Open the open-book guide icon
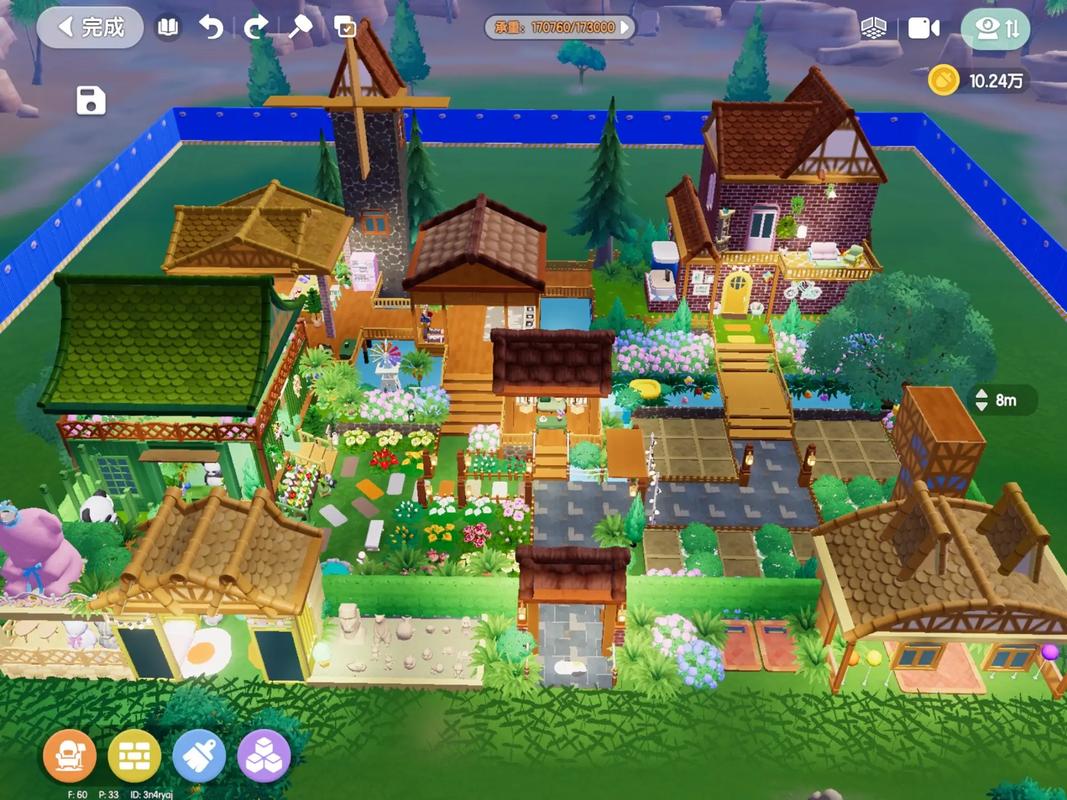 coord(168,28)
